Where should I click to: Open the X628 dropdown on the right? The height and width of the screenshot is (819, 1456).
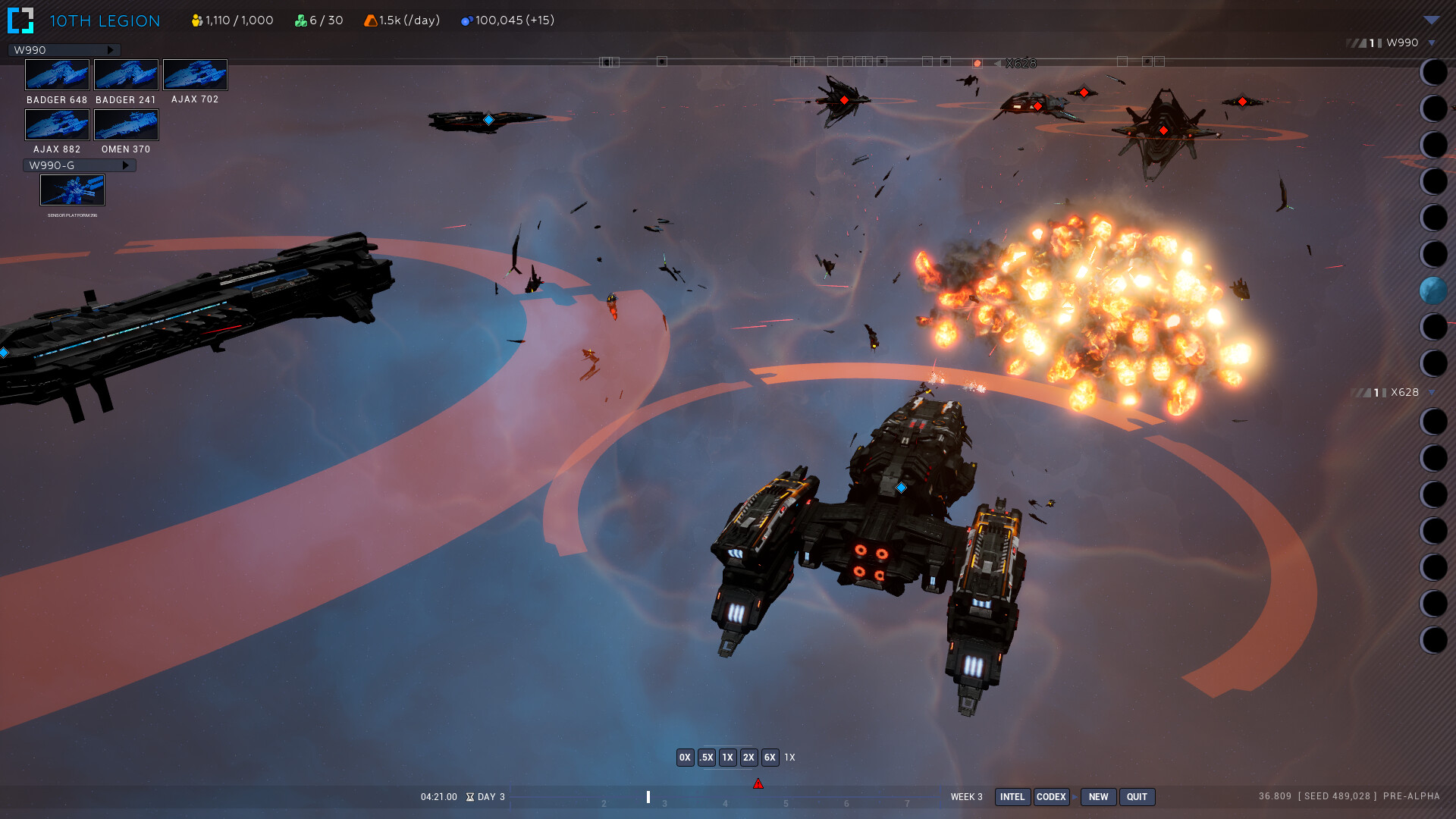tap(1429, 393)
